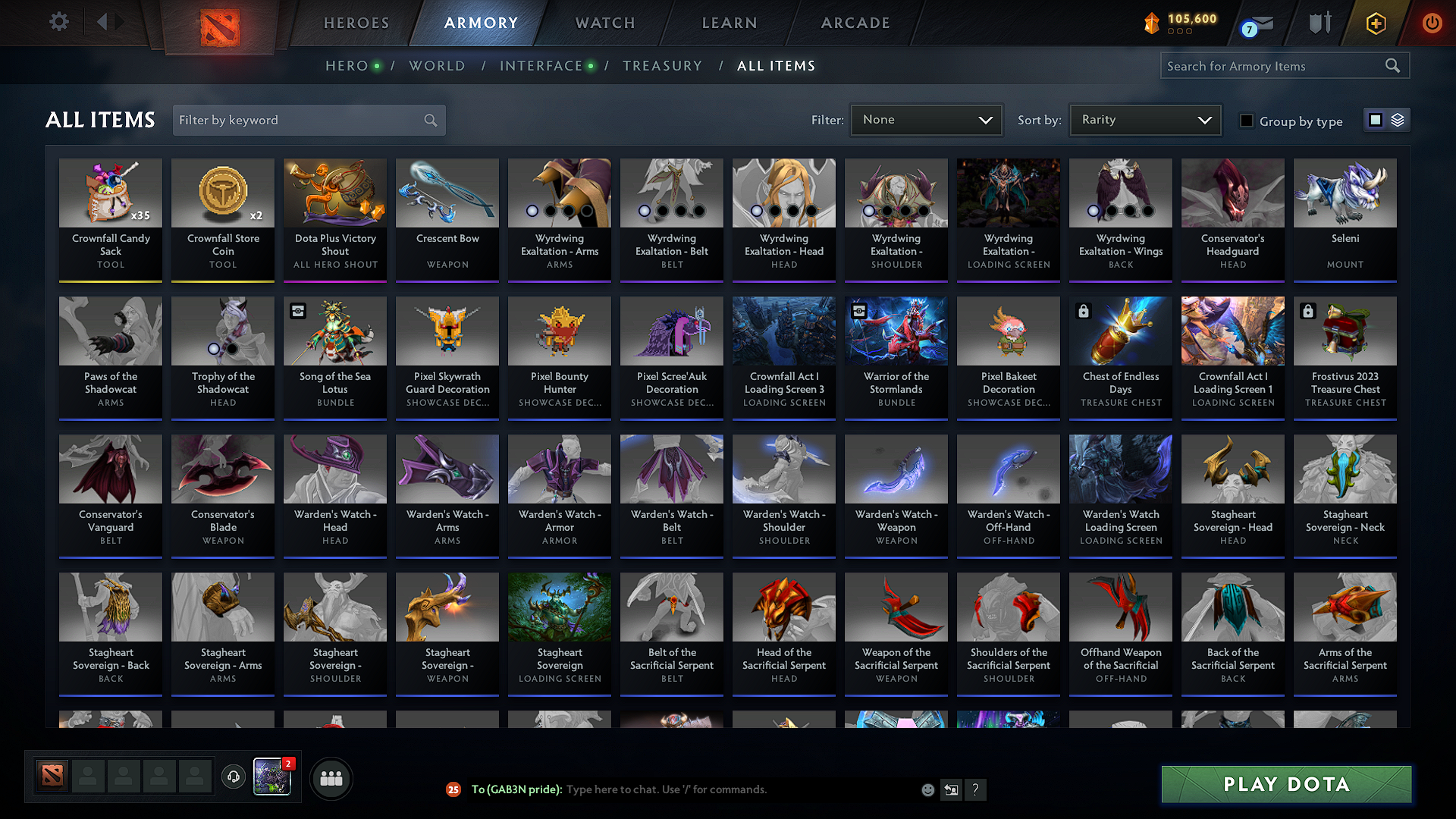Image resolution: width=1456 pixels, height=819 pixels.
Task: Open the settings gear icon
Action: pos(58,22)
